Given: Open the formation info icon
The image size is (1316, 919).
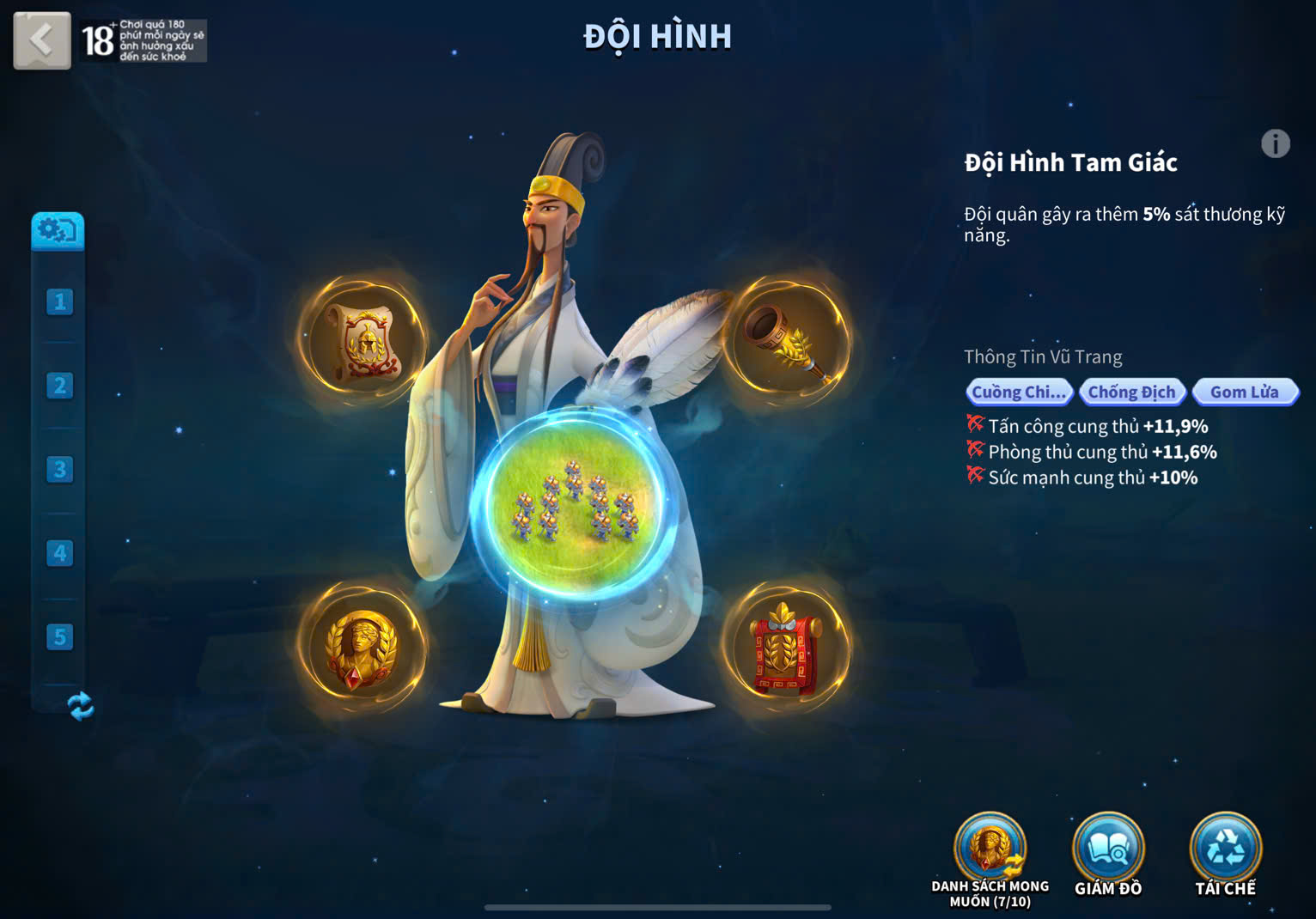Looking at the screenshot, I should [x=1275, y=143].
